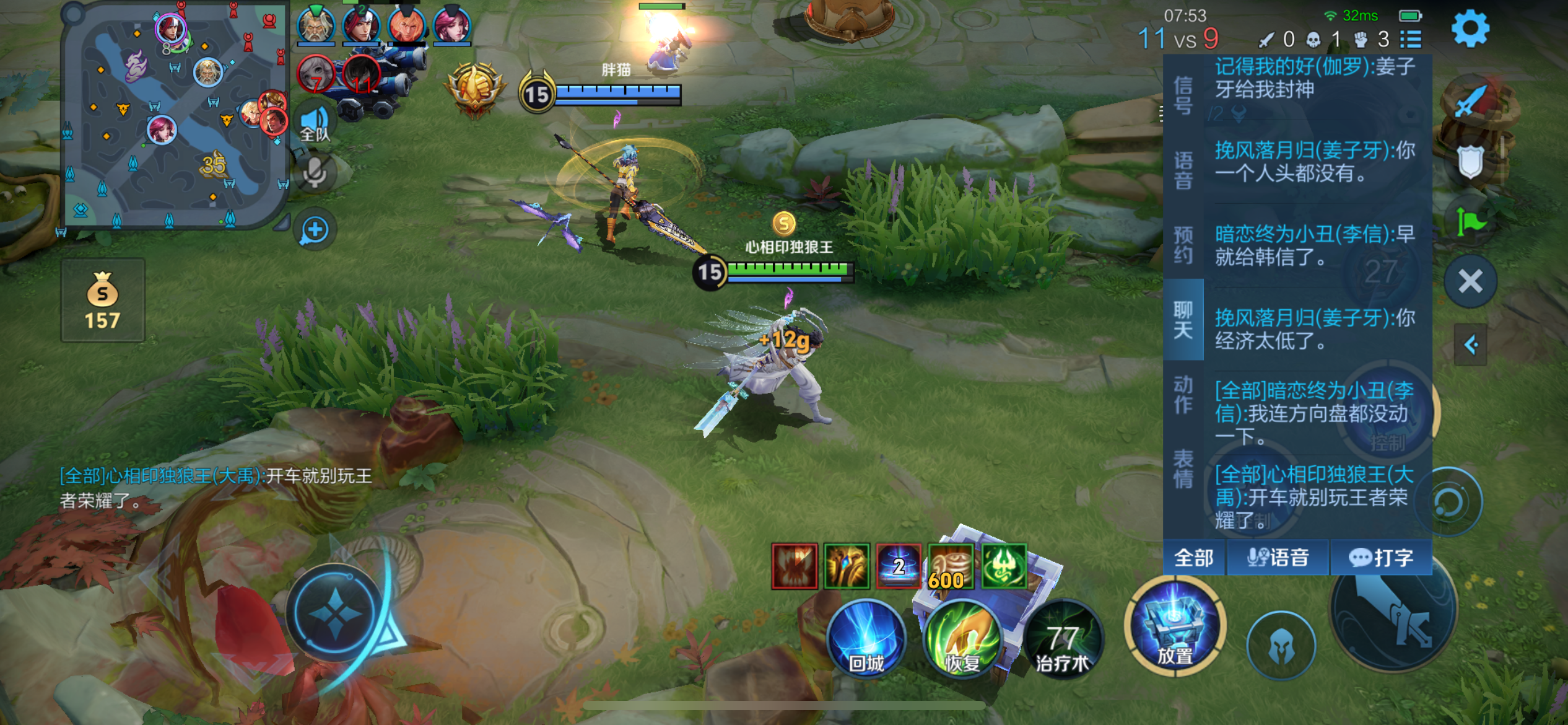Switch to the 全部 chat filter

[1193, 558]
